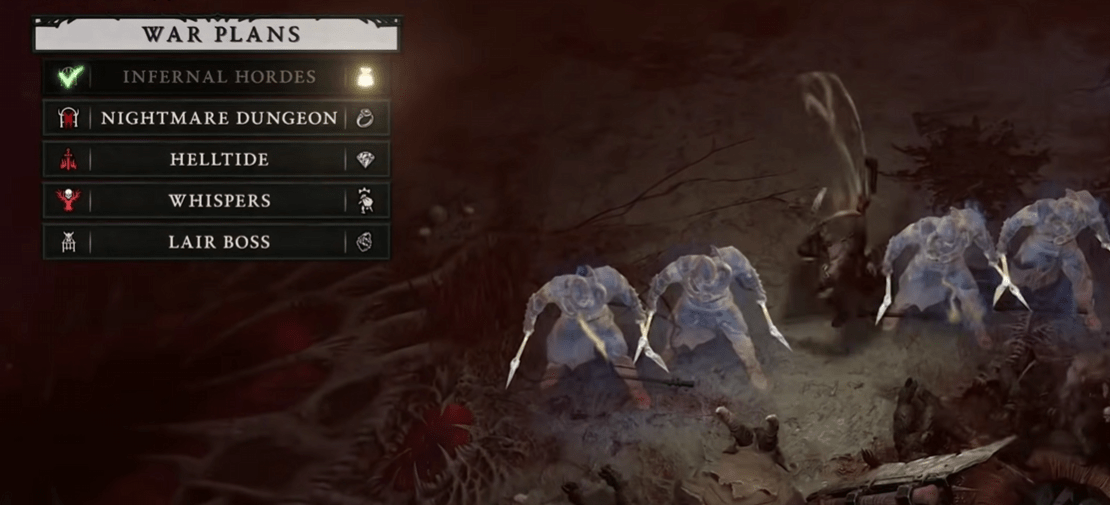Open the Helltide war plan entry
This screenshot has width=1110, height=505.
(219, 159)
